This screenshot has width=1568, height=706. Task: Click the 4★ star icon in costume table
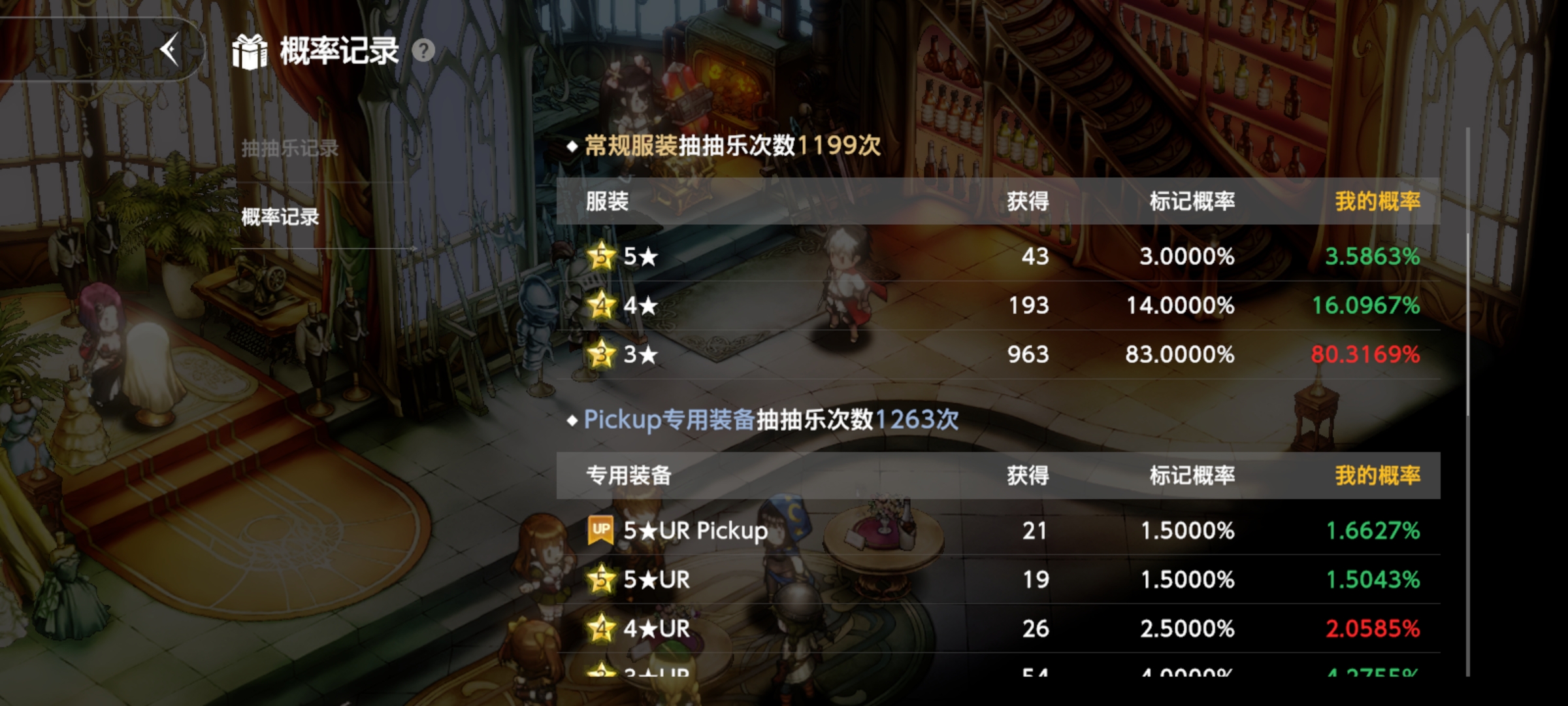[x=602, y=306]
